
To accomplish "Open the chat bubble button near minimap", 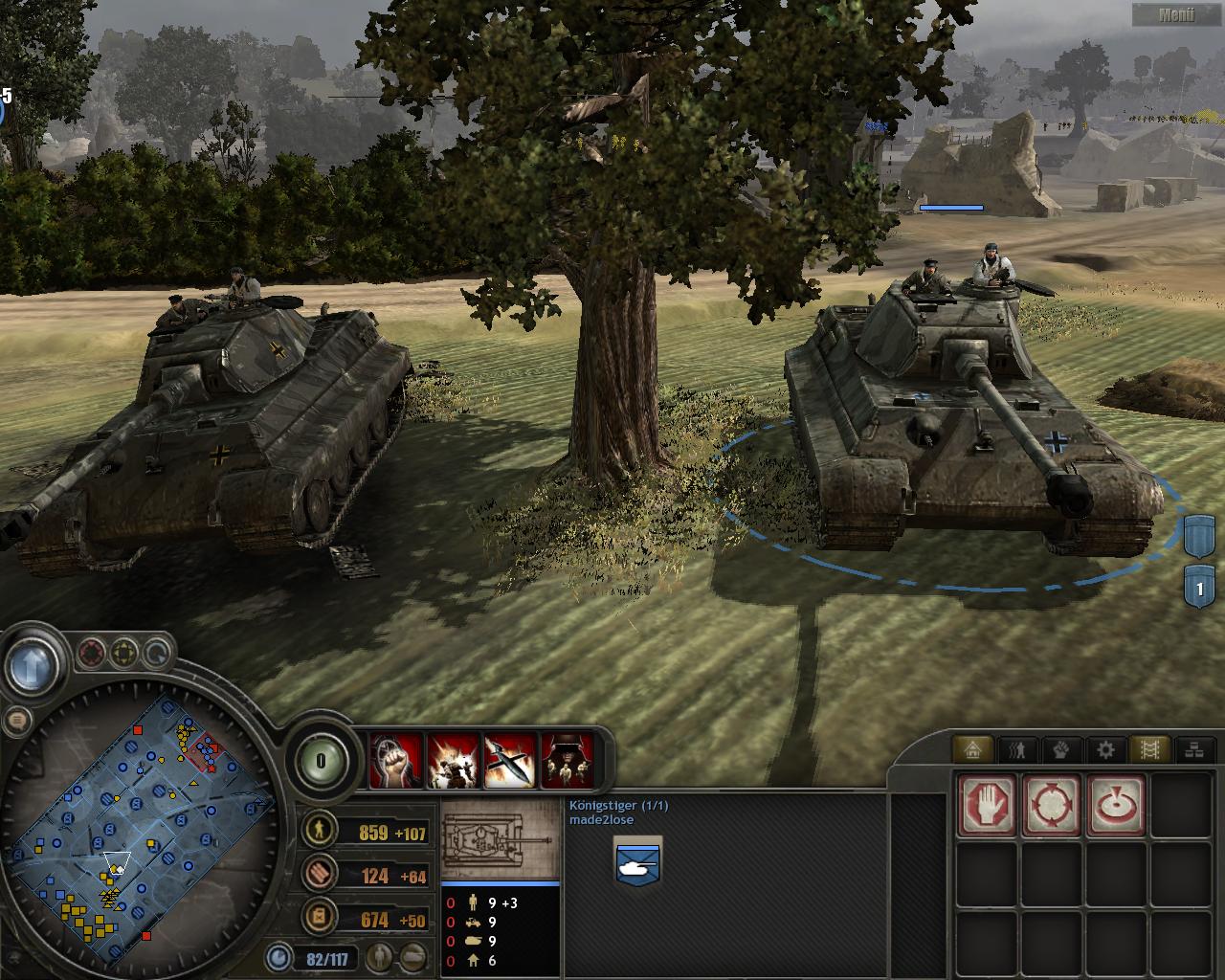I will coord(16,722).
